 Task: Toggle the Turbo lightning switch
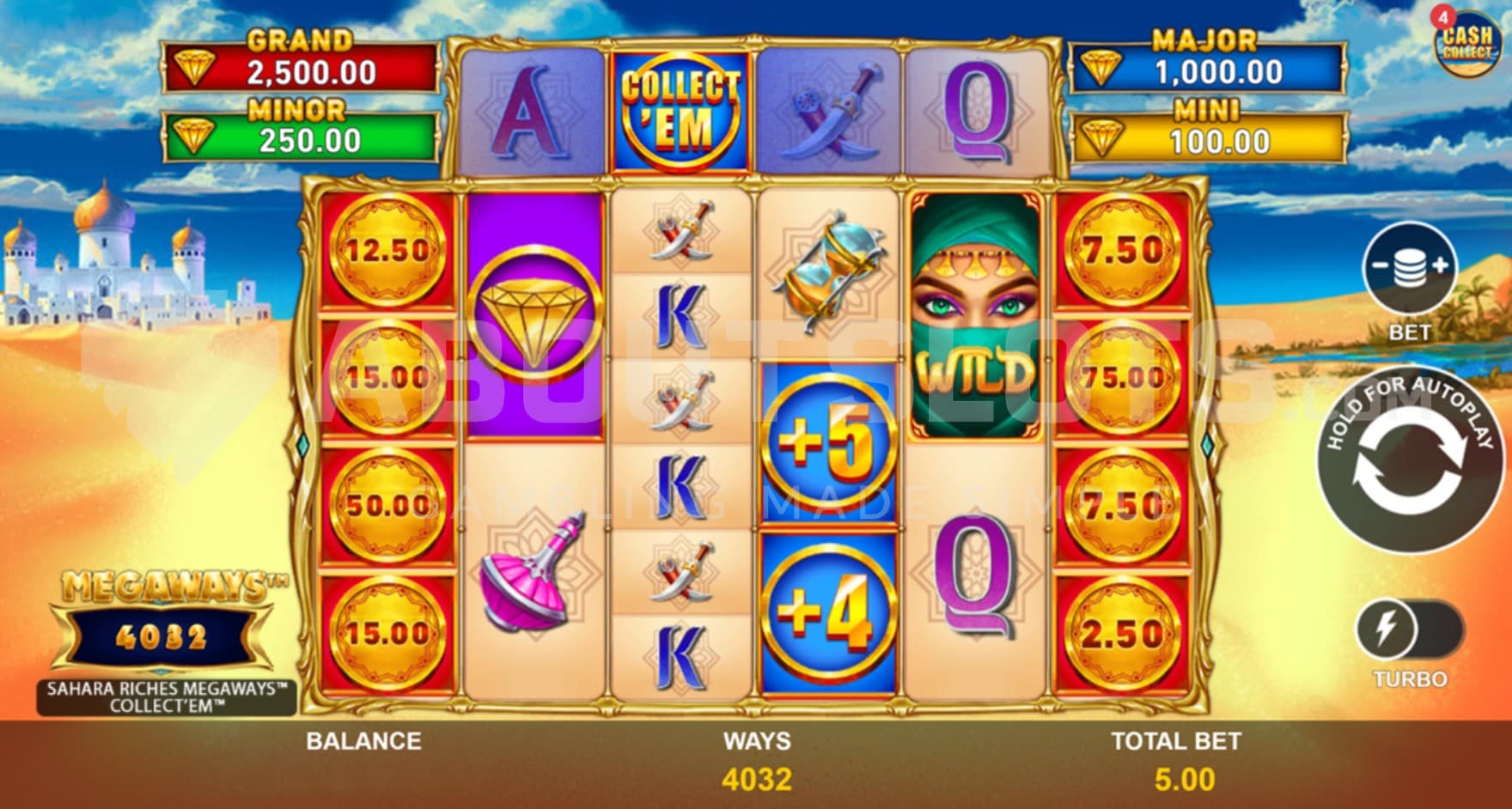[x=1409, y=630]
